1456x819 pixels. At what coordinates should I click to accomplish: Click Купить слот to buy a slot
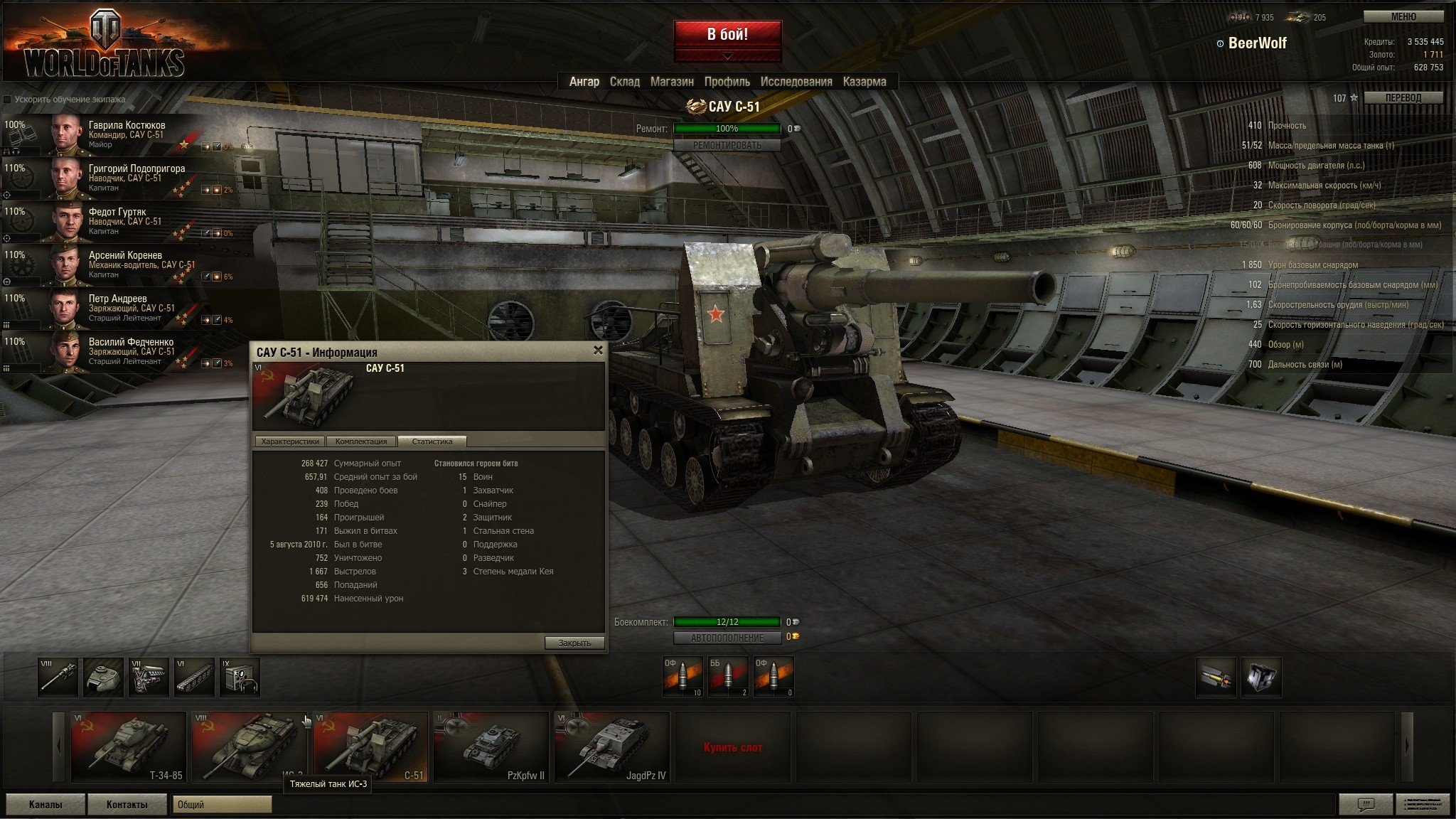[x=733, y=747]
